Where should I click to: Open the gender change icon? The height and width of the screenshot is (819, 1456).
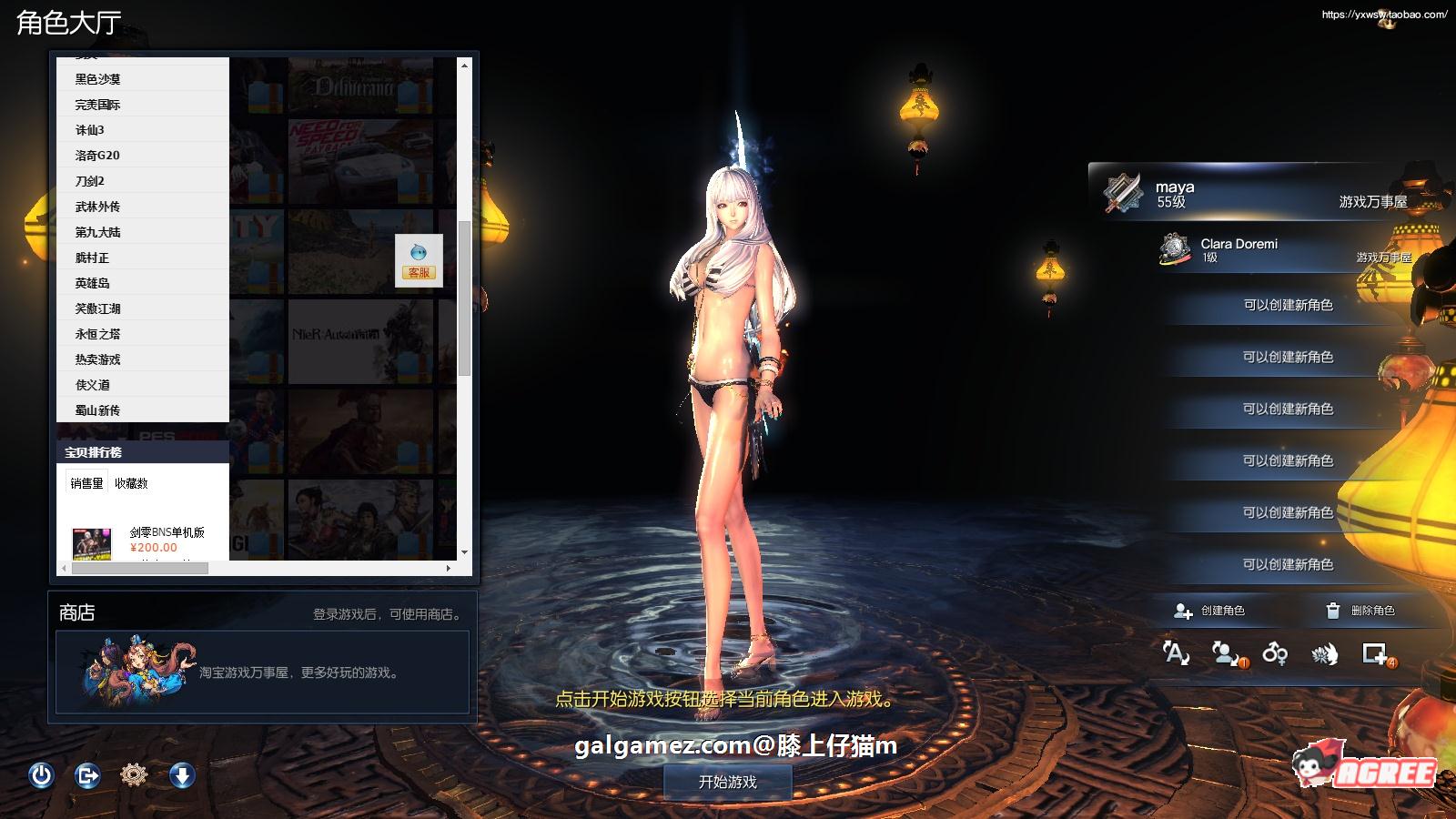tap(1274, 653)
